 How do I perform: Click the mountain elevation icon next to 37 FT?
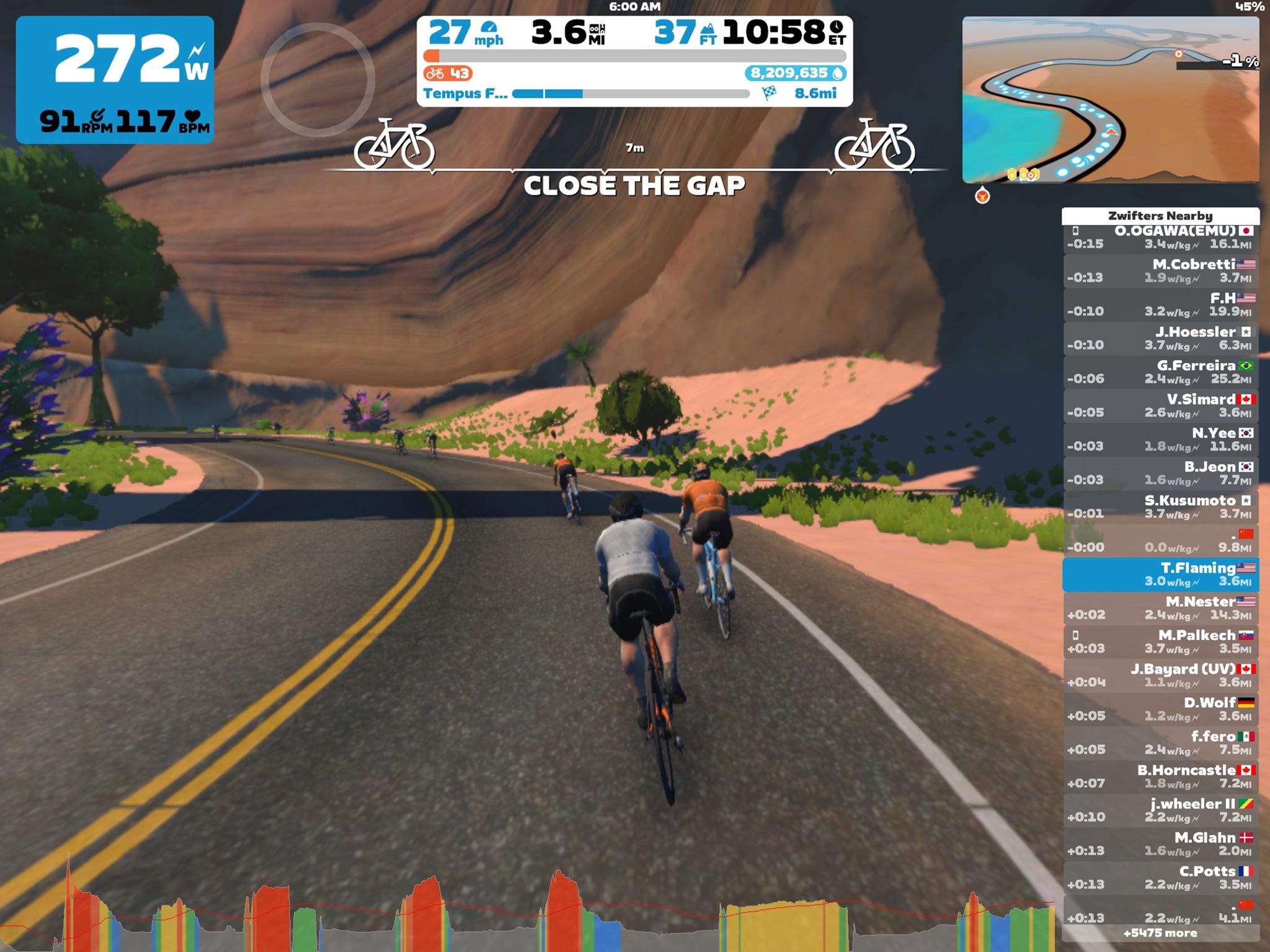[709, 30]
